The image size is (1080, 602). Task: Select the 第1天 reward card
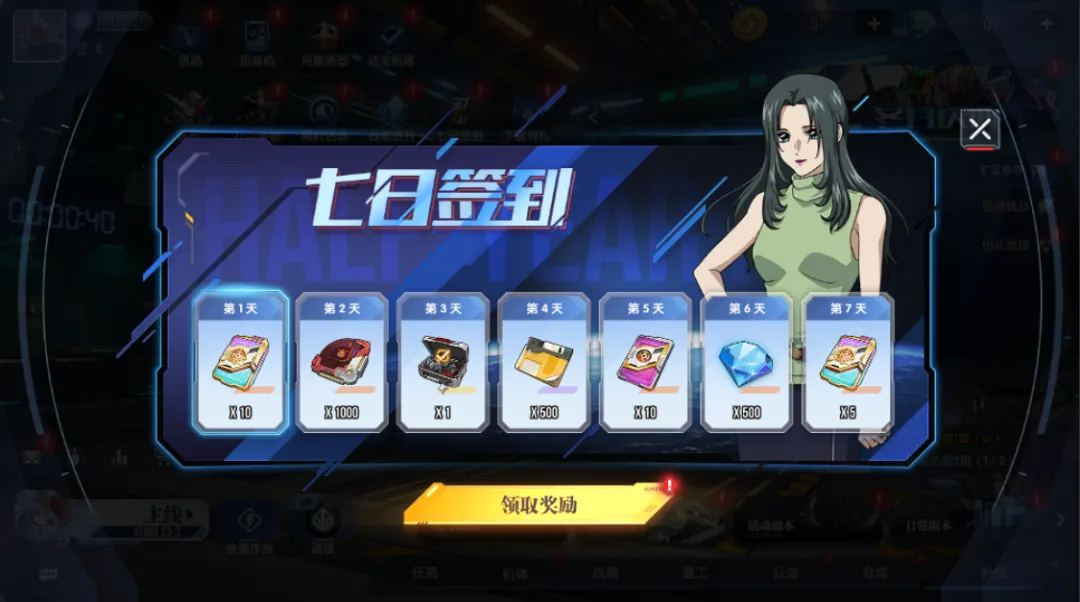click(x=240, y=362)
